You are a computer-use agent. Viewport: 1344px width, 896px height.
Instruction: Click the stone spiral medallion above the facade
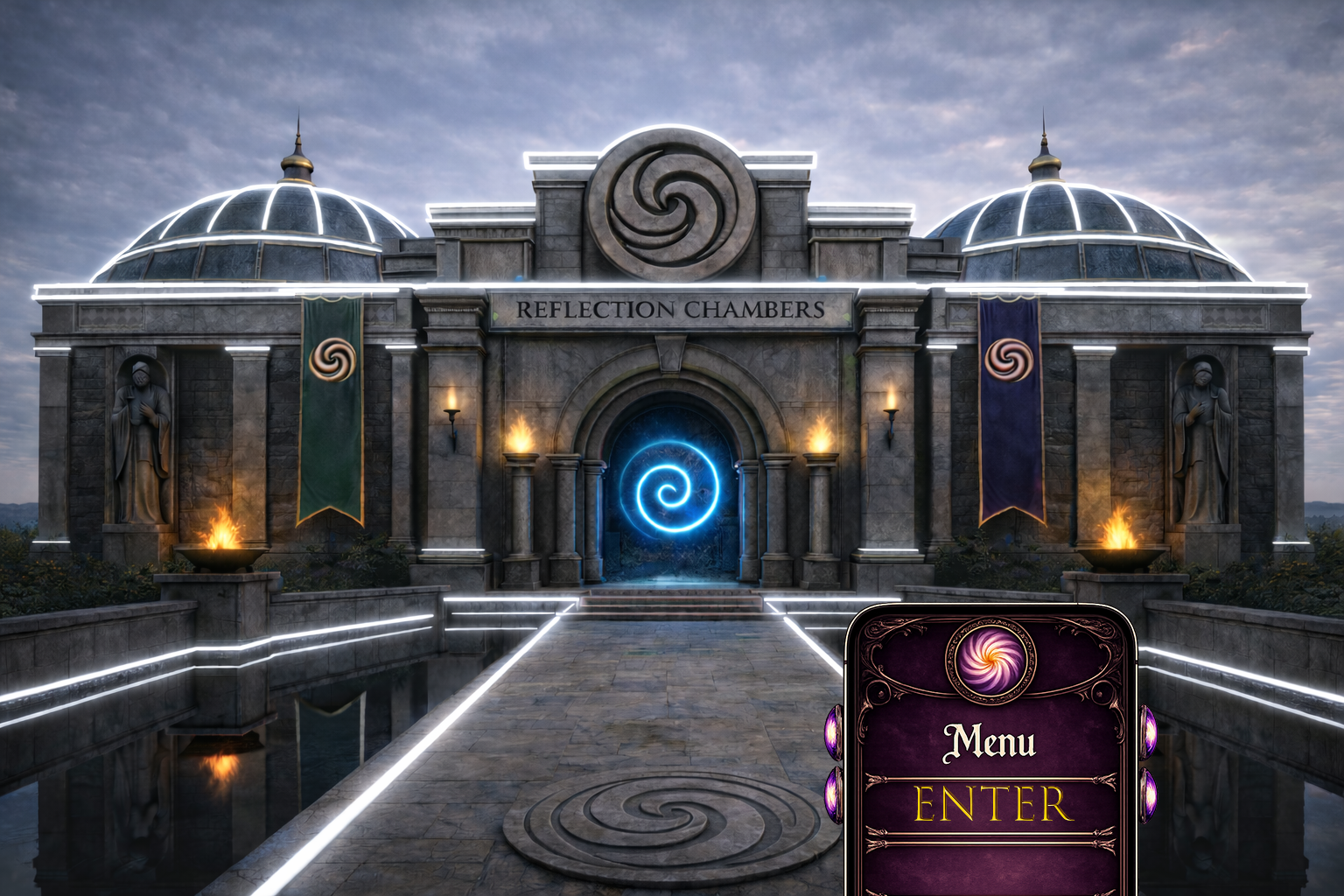pyautogui.click(x=669, y=203)
